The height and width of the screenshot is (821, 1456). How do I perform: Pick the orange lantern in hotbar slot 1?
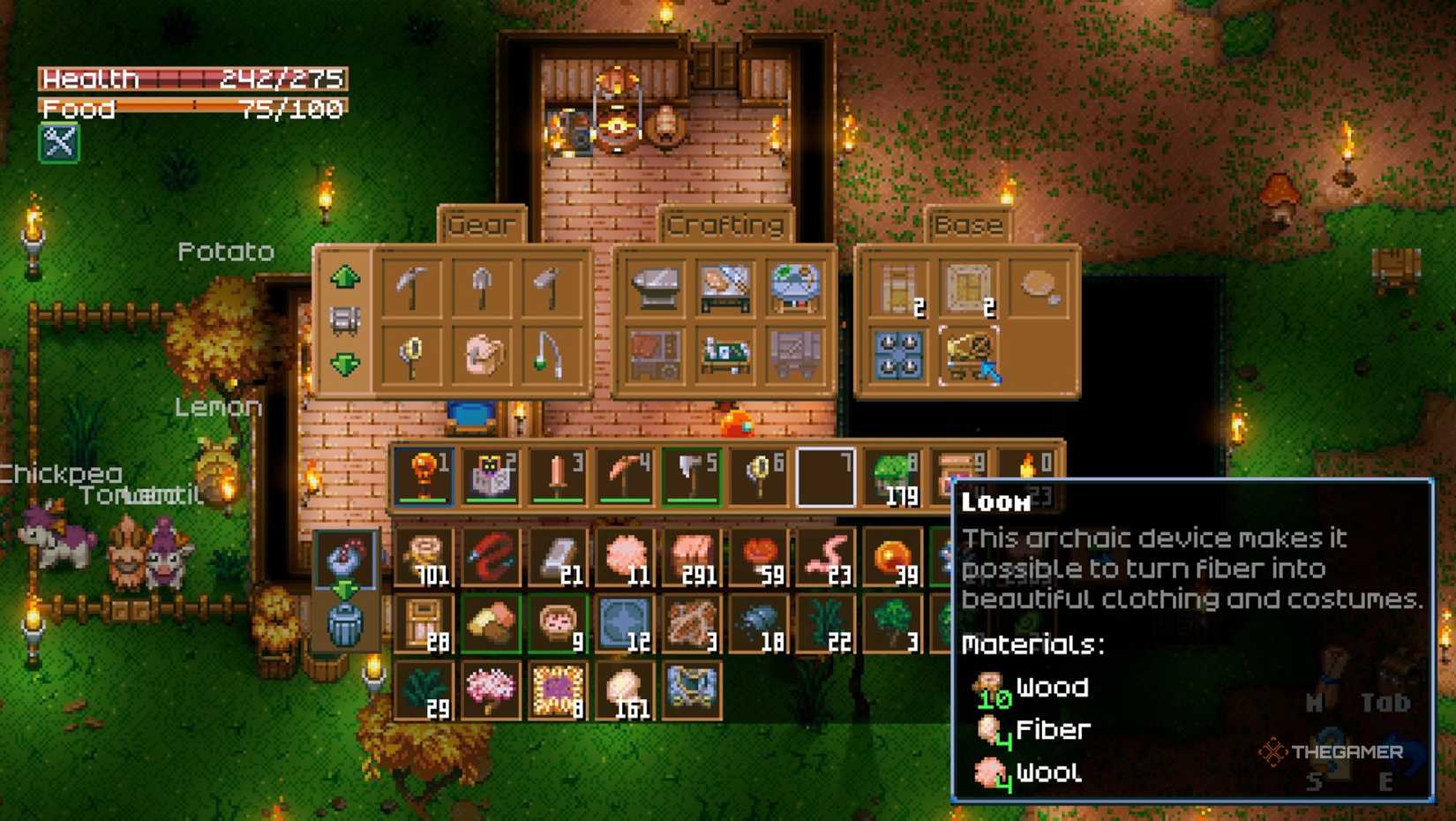[424, 477]
